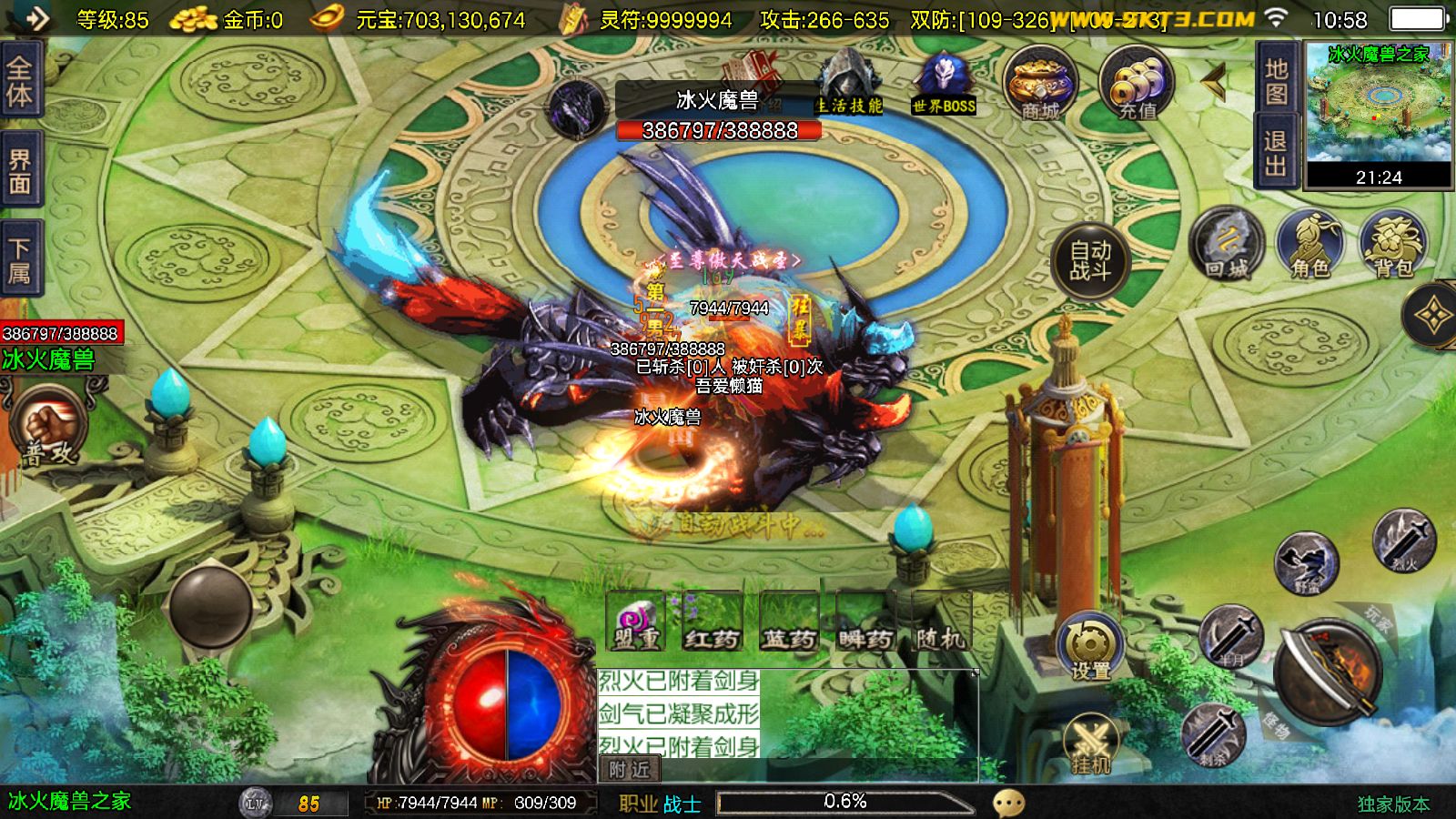
Task: Use the 蓝药 blue potion slot
Action: pos(788,621)
